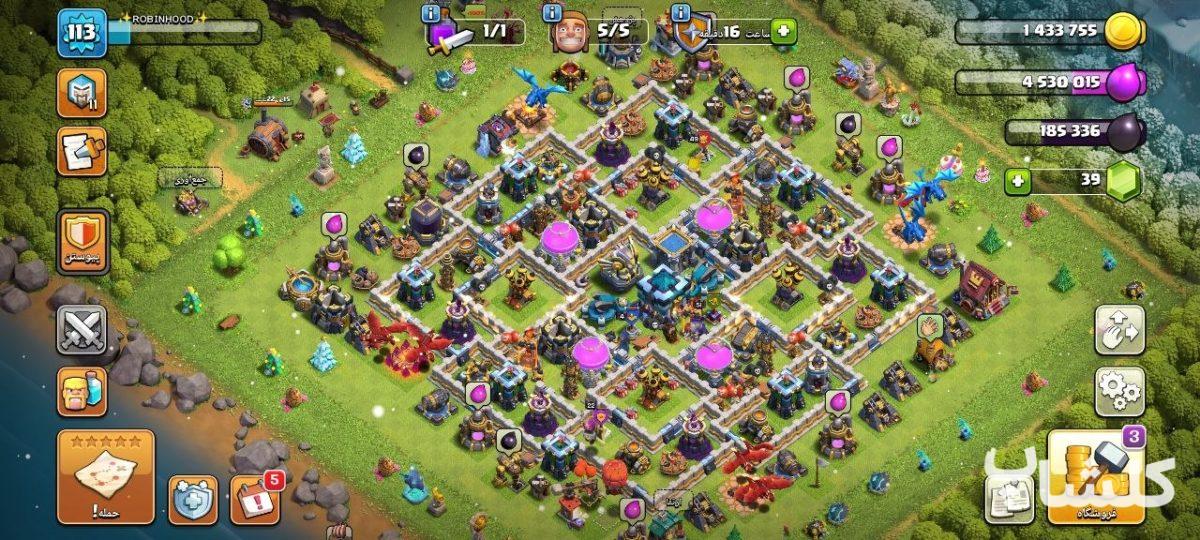Open the clan helmet button
Screen dimensions: 1200x540
tap(82, 94)
